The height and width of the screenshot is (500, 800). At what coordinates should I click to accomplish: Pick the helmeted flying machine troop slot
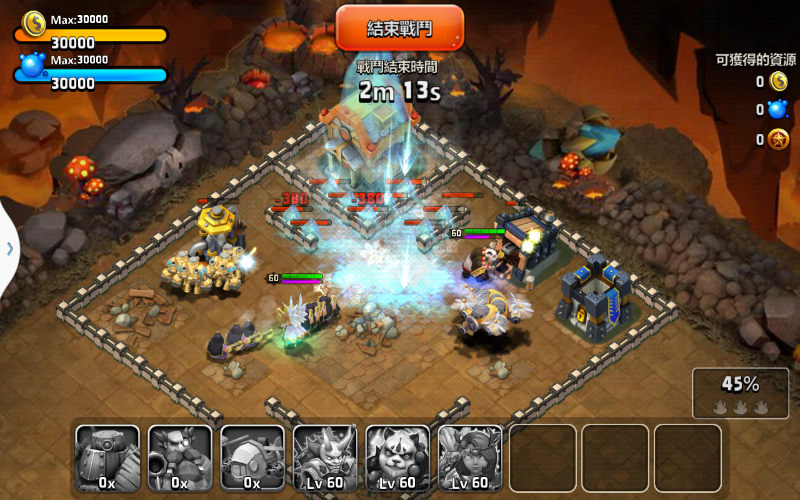coord(253,458)
